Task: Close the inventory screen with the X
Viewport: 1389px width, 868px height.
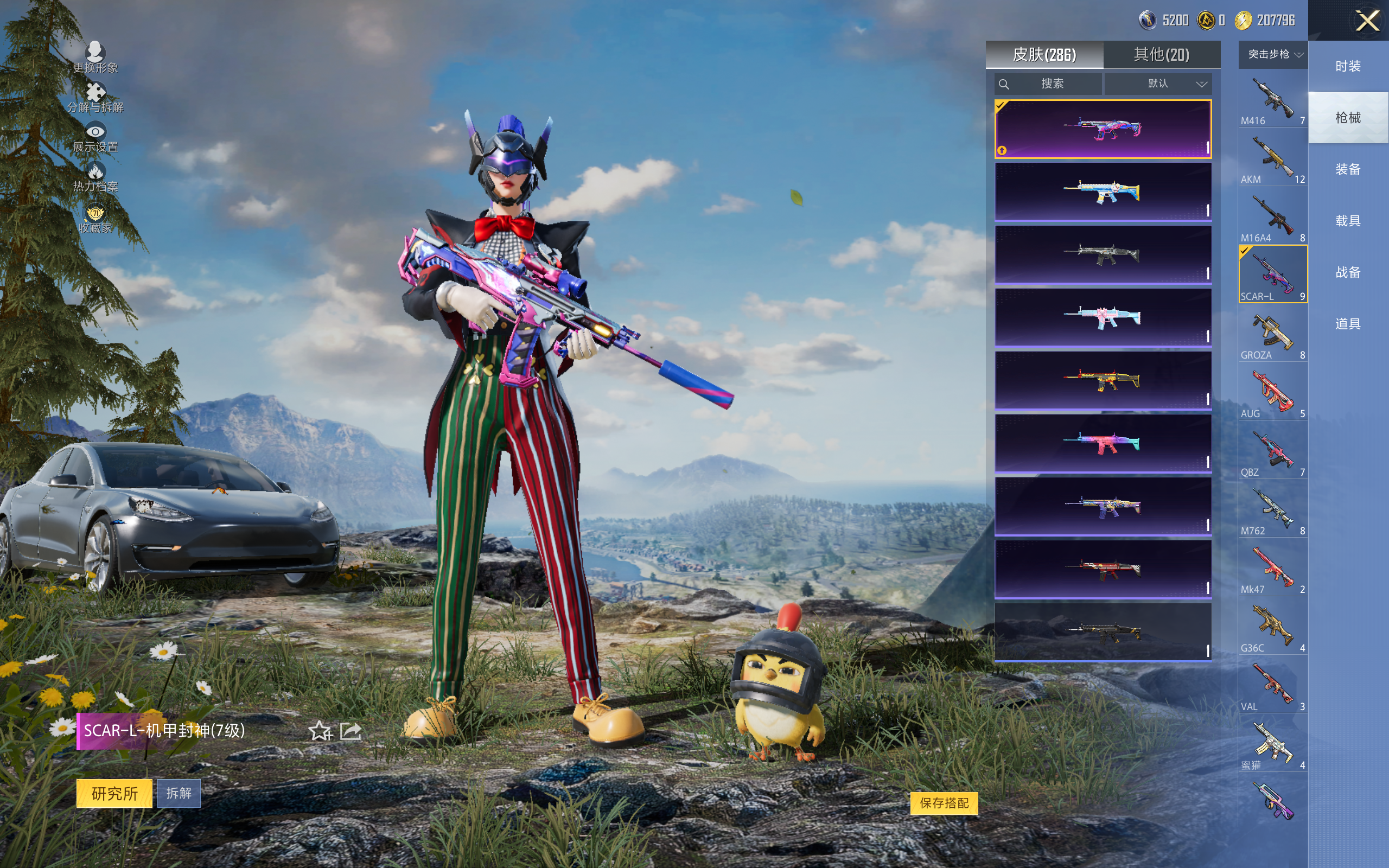Action: point(1367,21)
